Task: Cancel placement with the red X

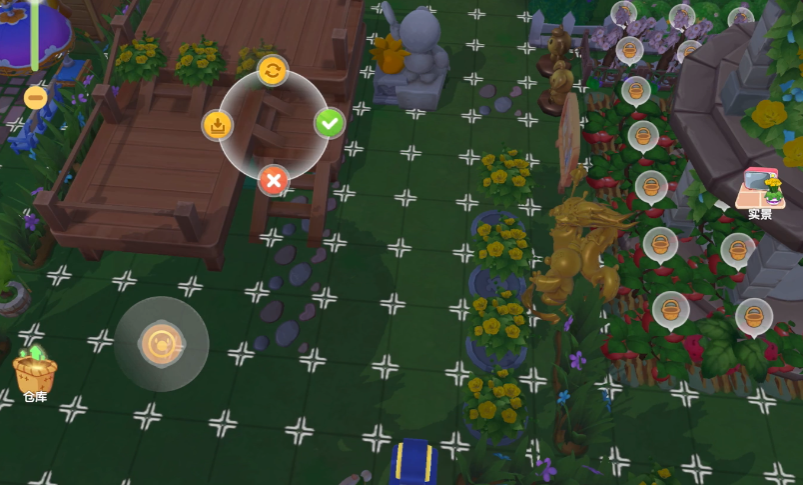Action: [272, 181]
